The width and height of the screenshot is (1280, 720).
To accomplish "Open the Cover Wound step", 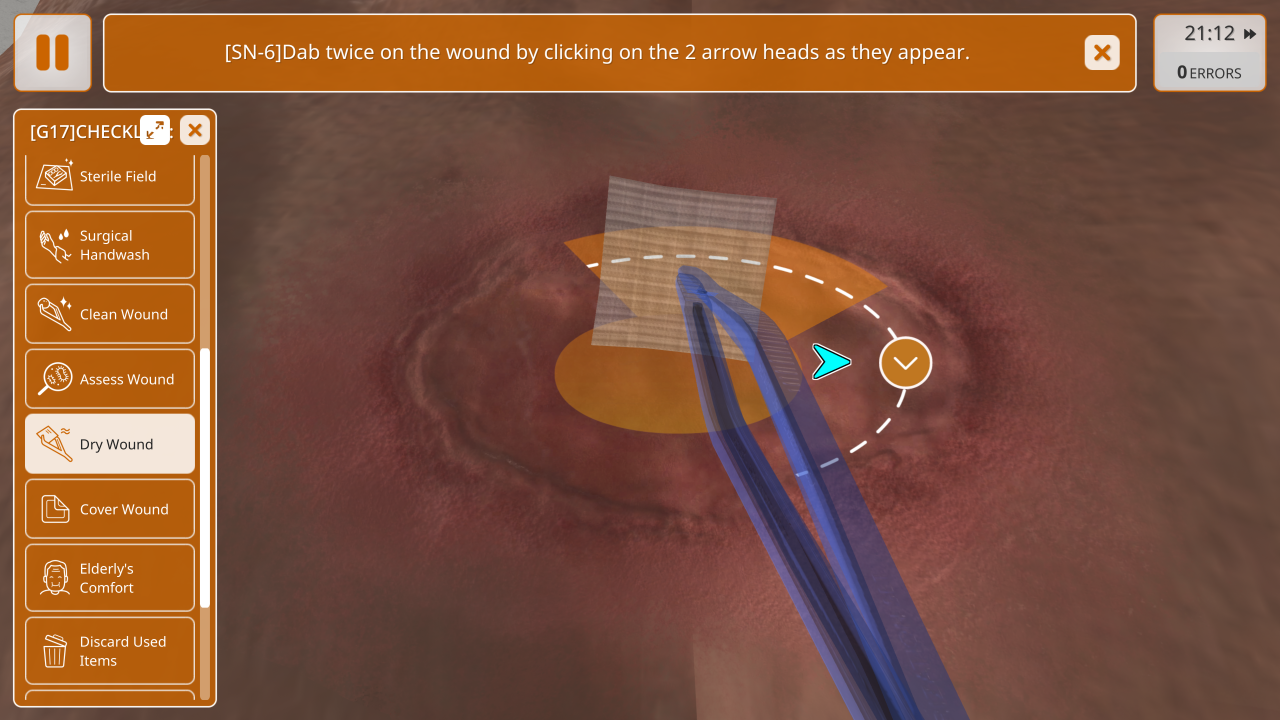I will point(110,509).
